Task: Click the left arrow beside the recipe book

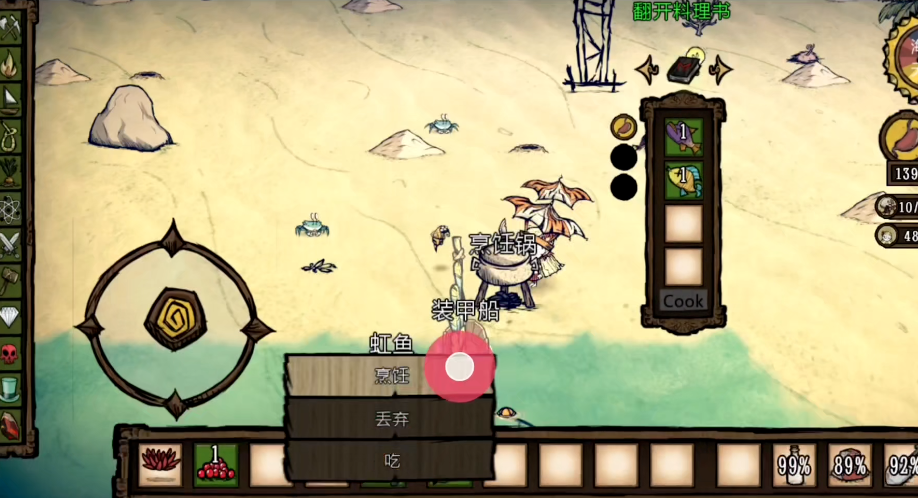Action: tap(647, 70)
